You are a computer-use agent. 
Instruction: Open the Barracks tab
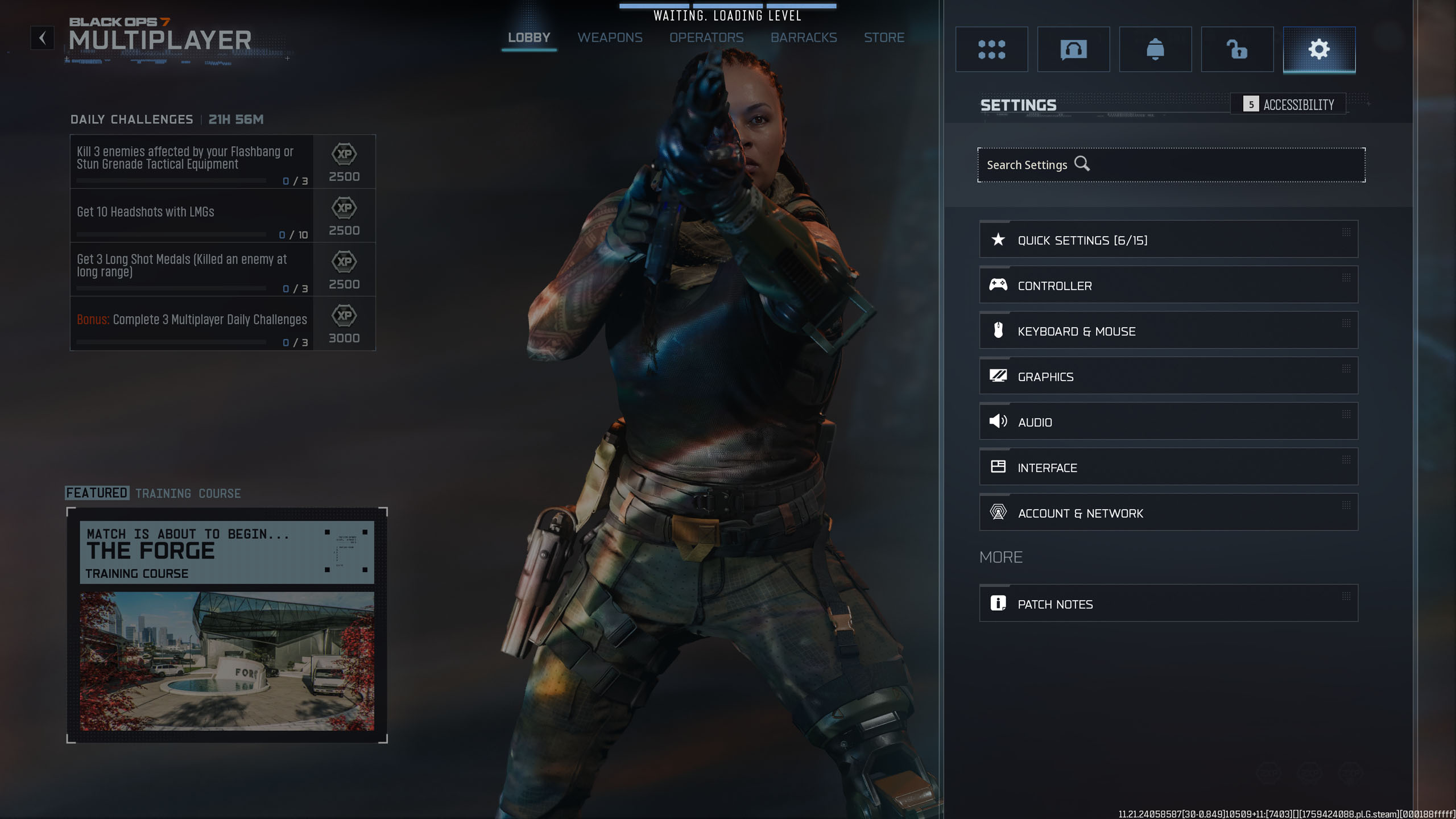(x=804, y=38)
